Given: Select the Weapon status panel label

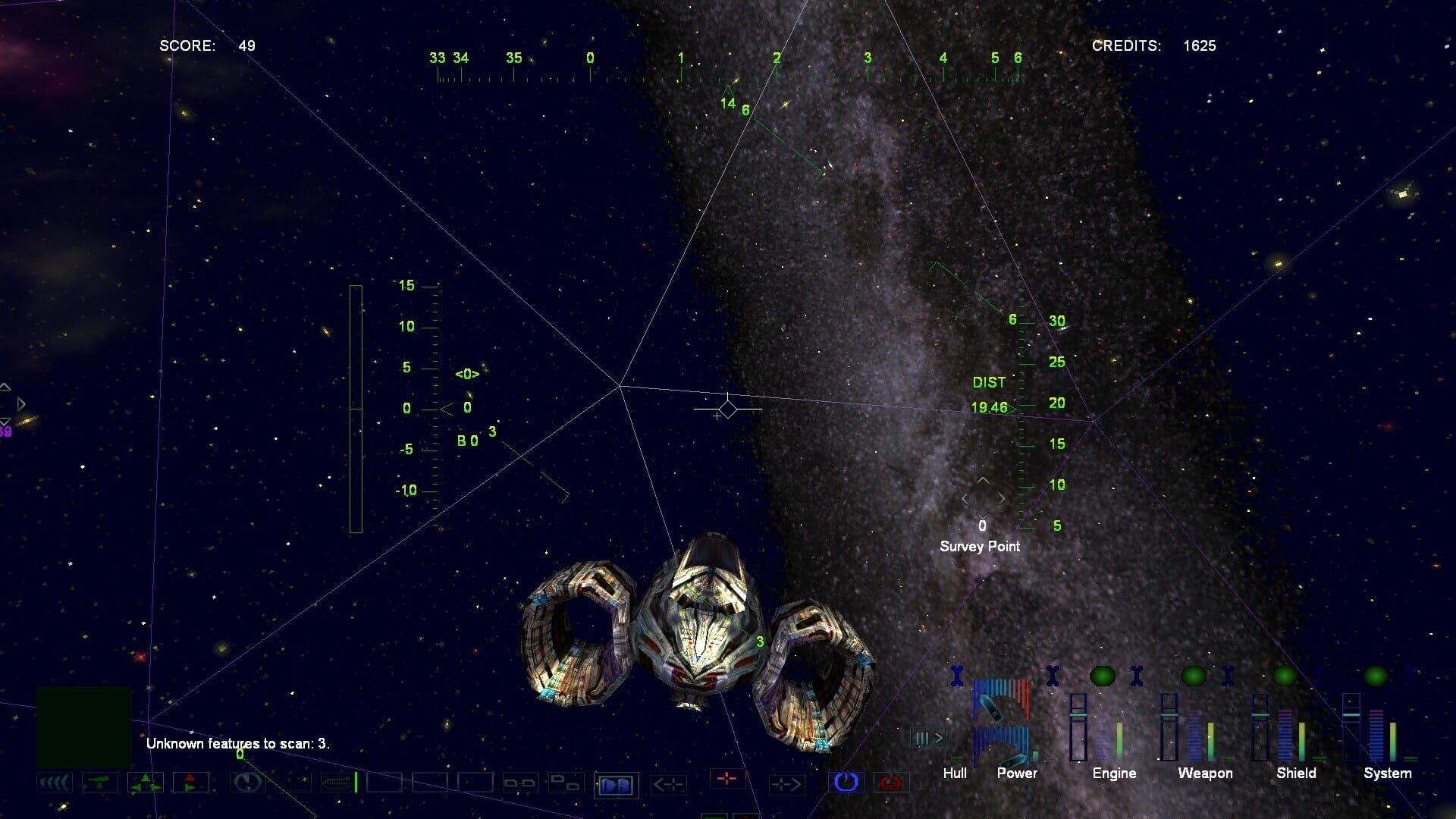Looking at the screenshot, I should coord(1206,773).
